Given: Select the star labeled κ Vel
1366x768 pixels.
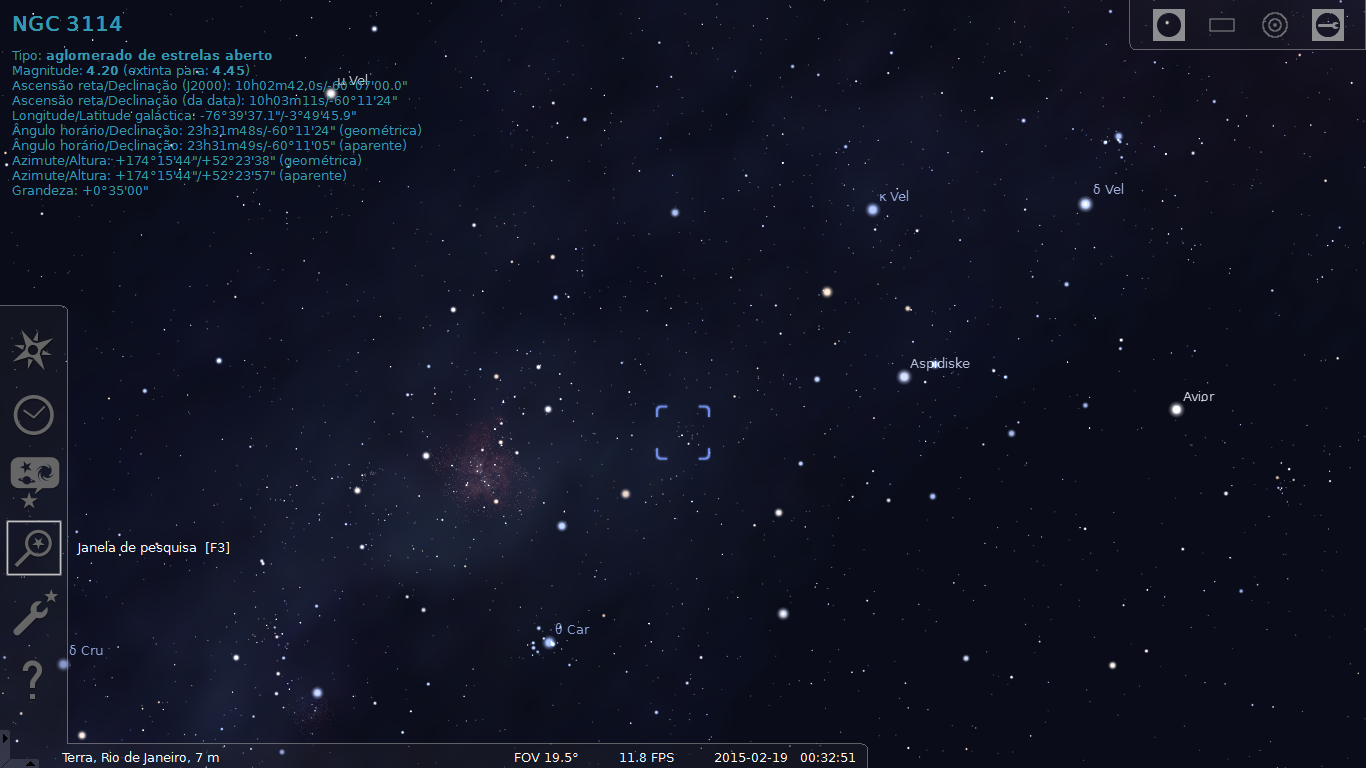Looking at the screenshot, I should tap(872, 208).
